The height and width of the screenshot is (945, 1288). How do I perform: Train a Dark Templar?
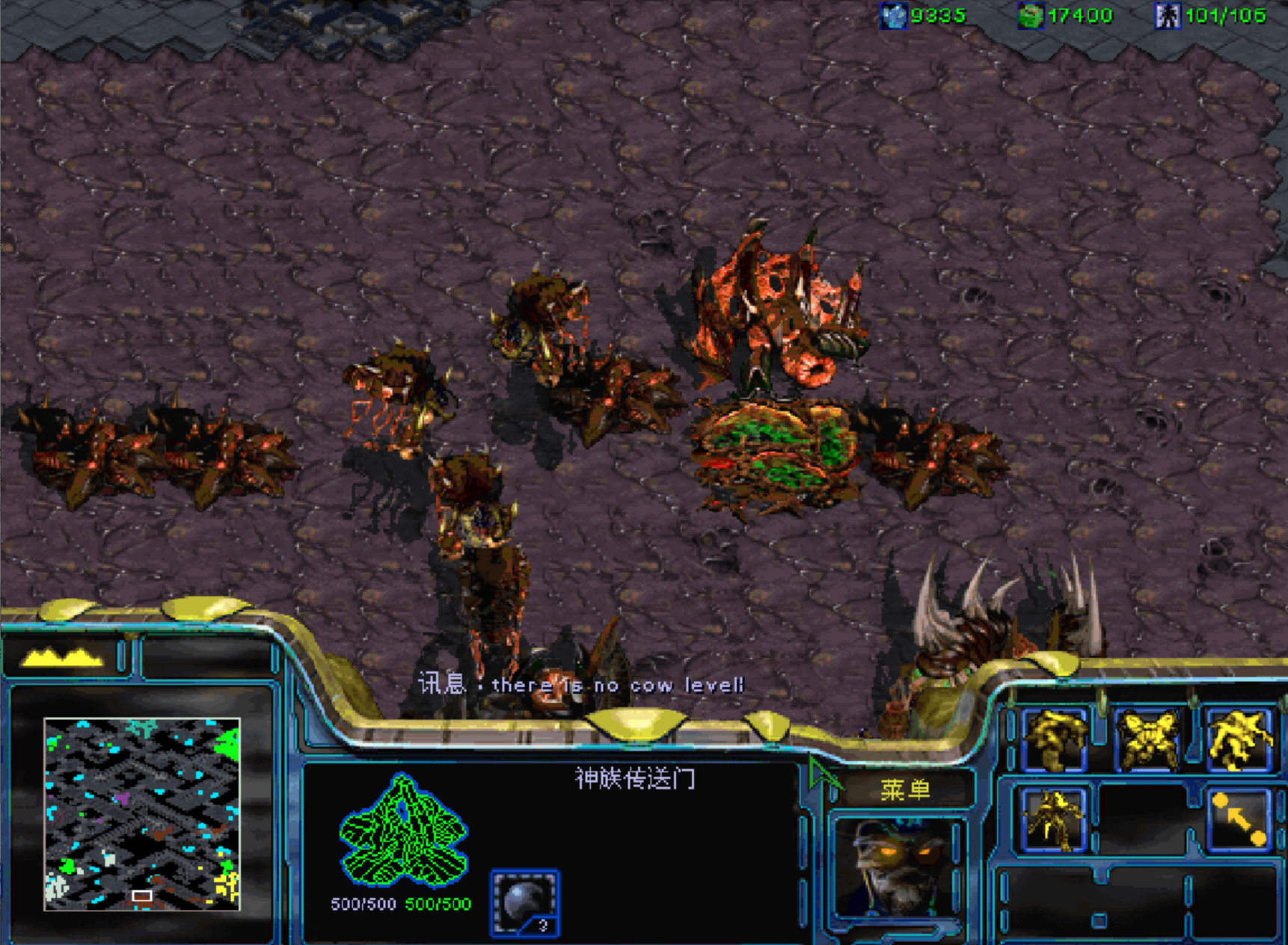(x=1055, y=820)
